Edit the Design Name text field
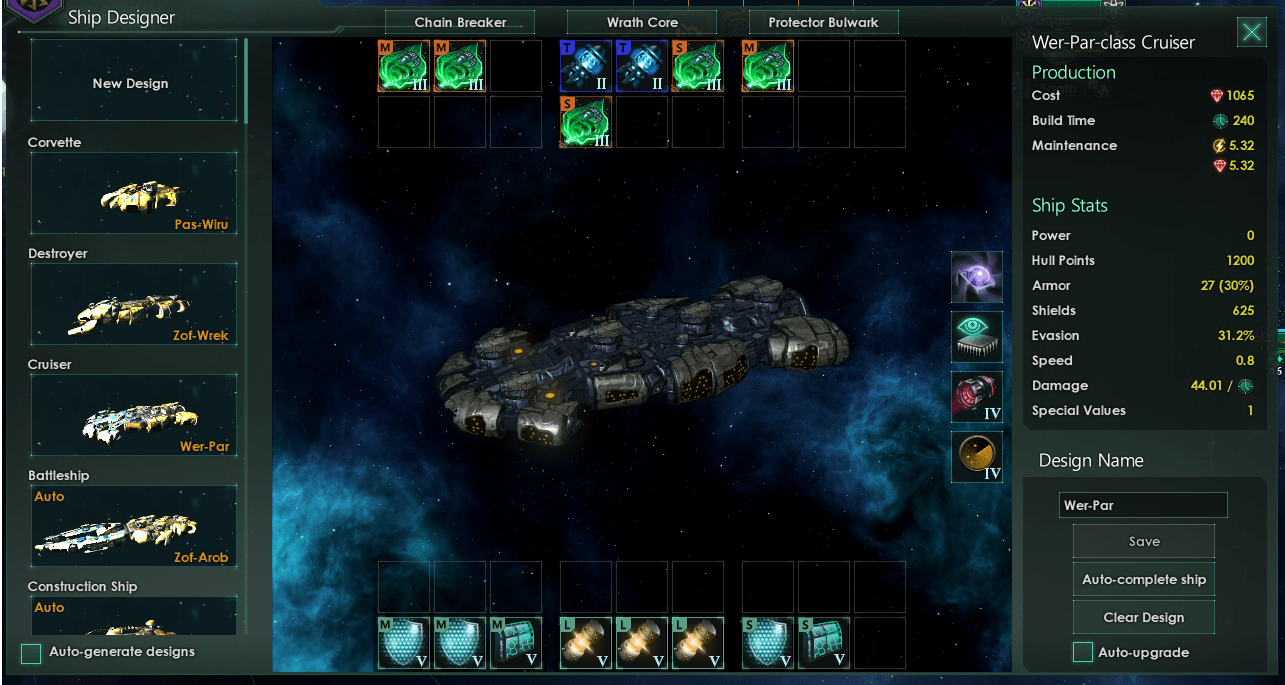 [1143, 505]
